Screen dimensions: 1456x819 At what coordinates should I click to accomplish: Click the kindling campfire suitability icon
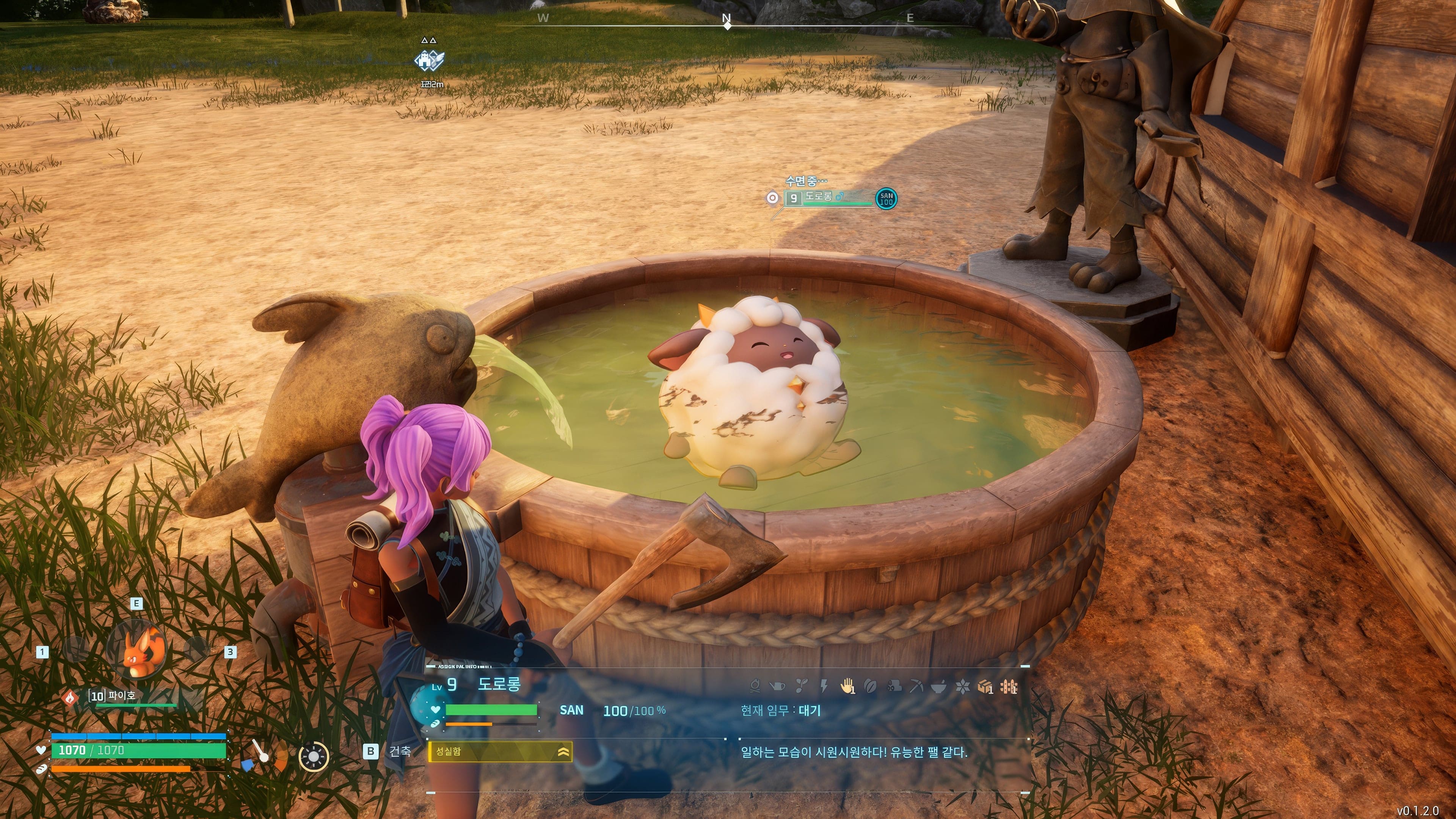(755, 687)
